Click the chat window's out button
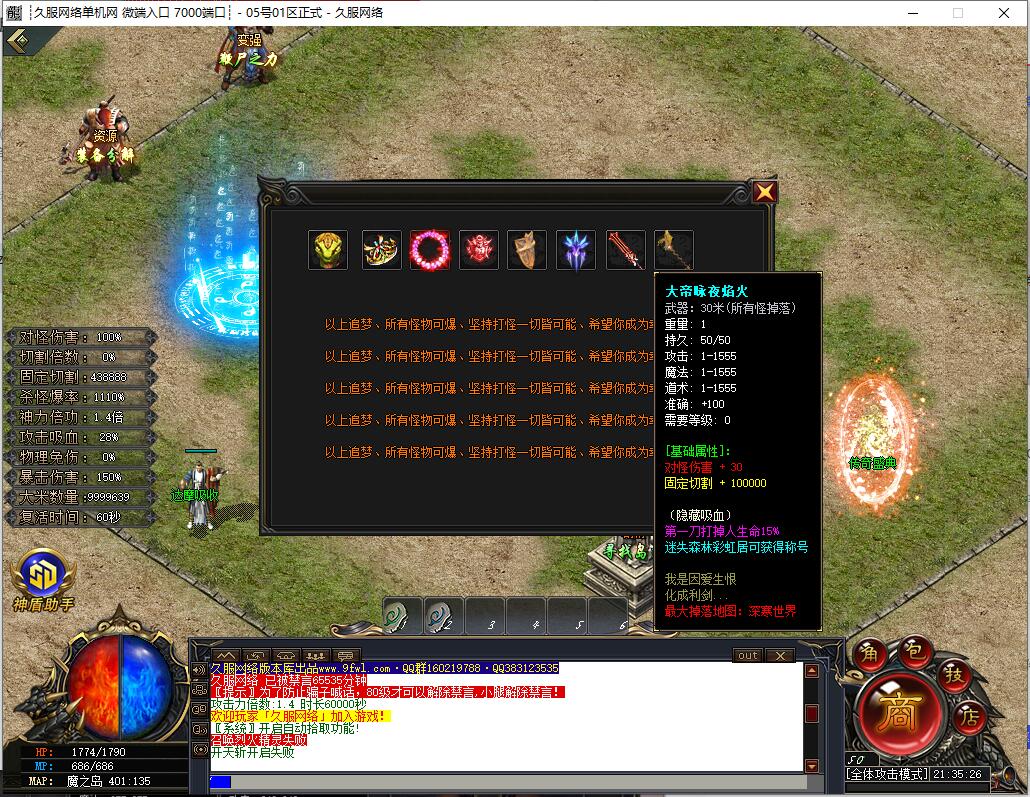Screen dimensions: 1030x797 pos(747,656)
